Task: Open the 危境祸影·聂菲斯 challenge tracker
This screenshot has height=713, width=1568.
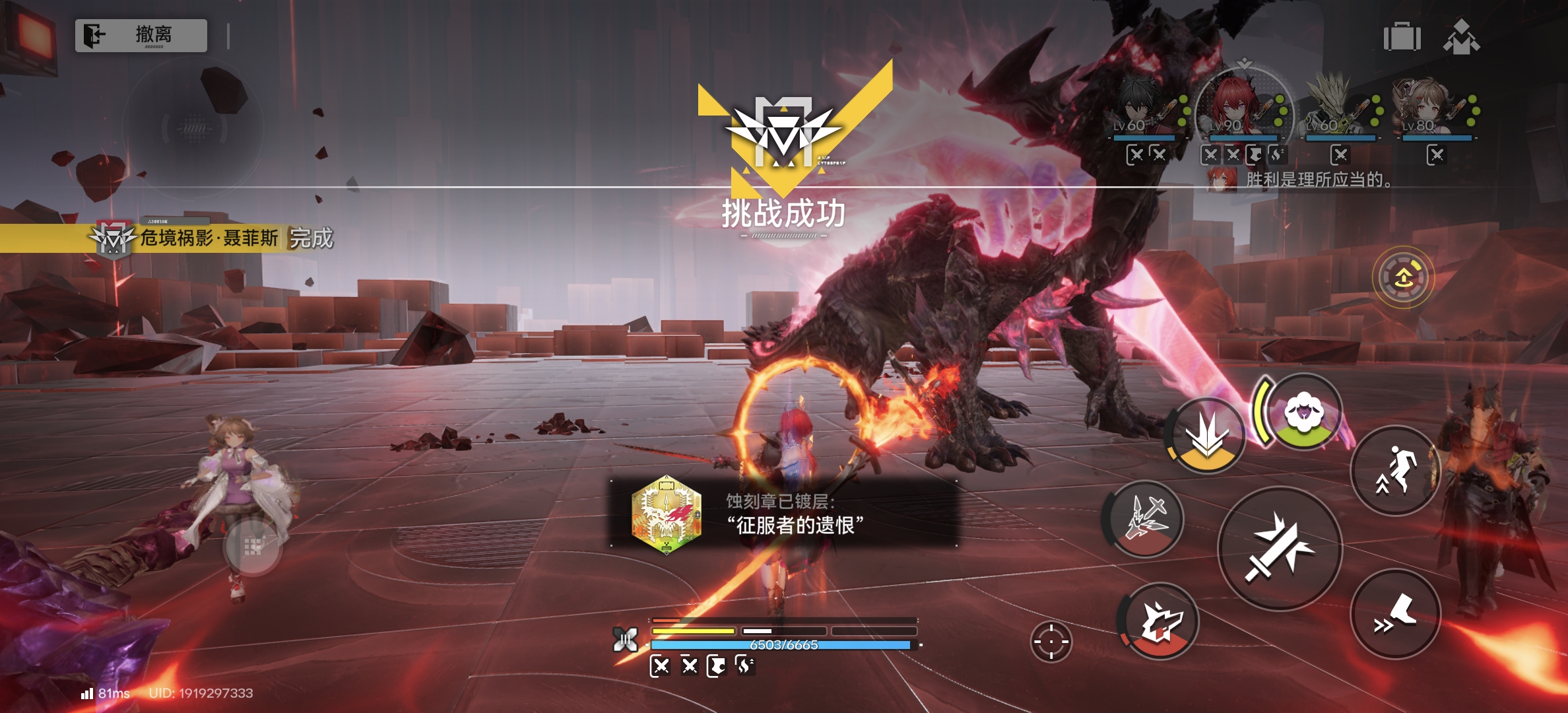Action: point(211,238)
